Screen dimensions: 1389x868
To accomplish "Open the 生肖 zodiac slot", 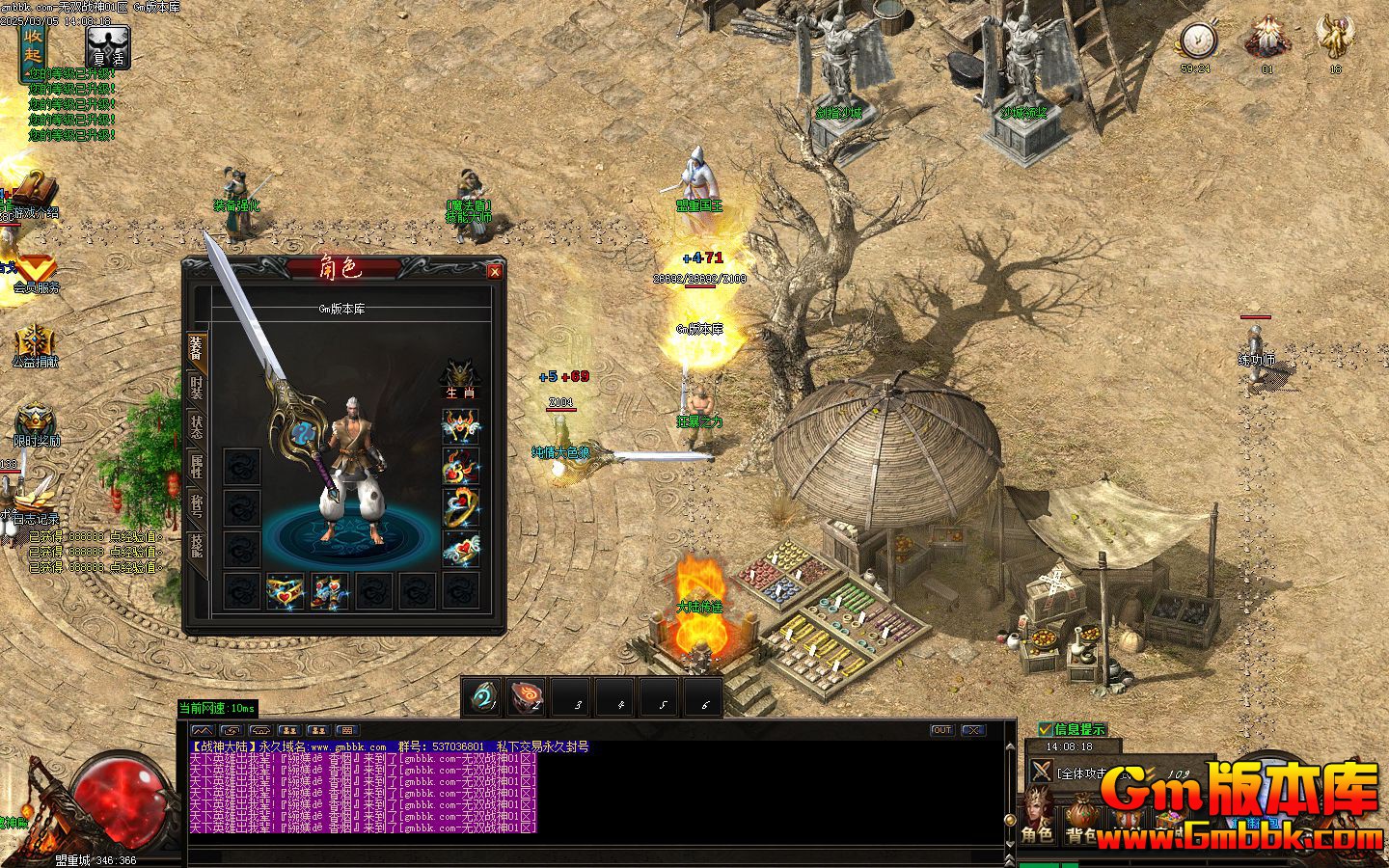I will tap(460, 378).
